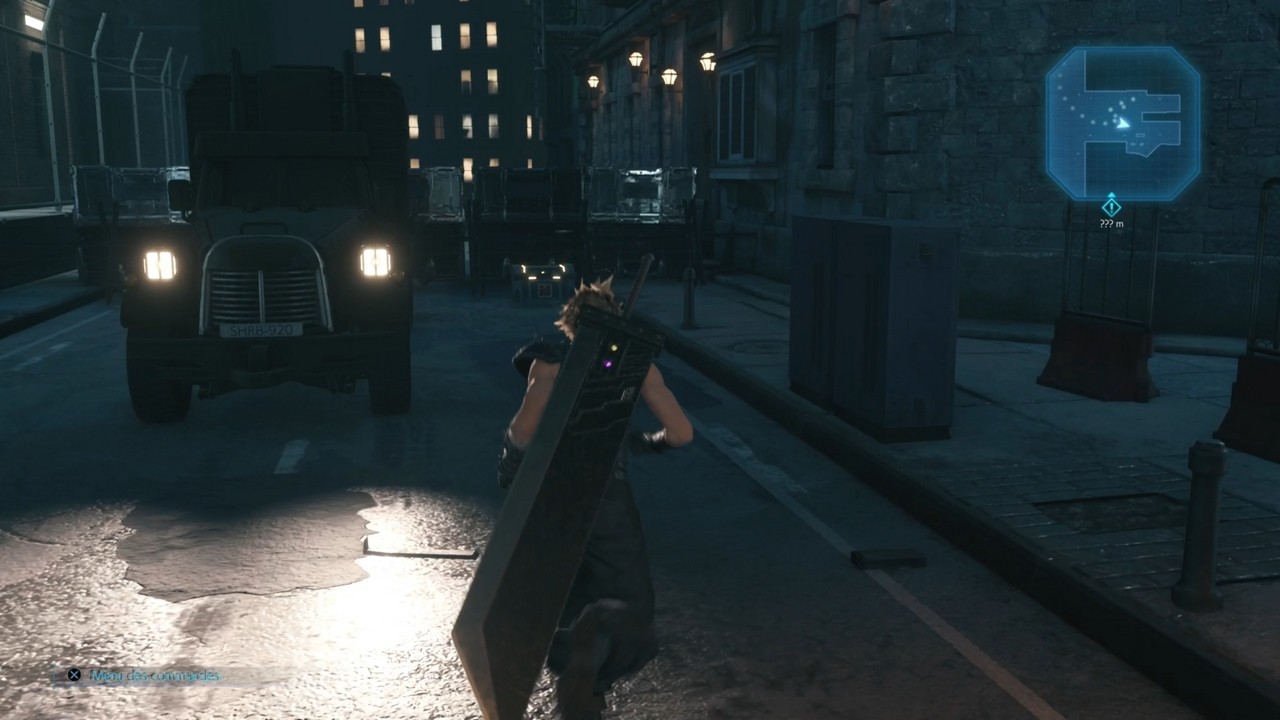Click the glowing crate beside the barricades
This screenshot has height=720, width=1280.
pyautogui.click(x=541, y=277)
